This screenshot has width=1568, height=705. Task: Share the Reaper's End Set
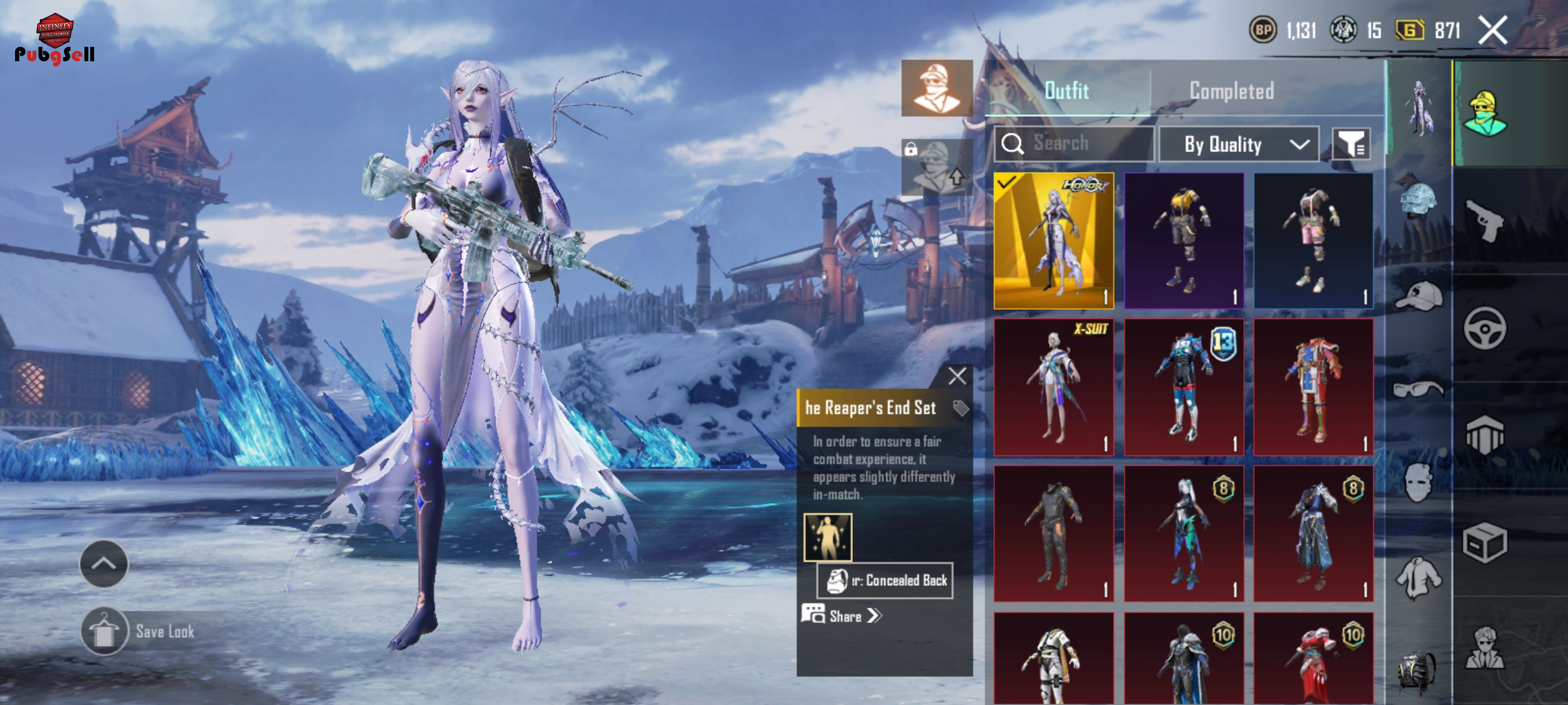point(846,615)
